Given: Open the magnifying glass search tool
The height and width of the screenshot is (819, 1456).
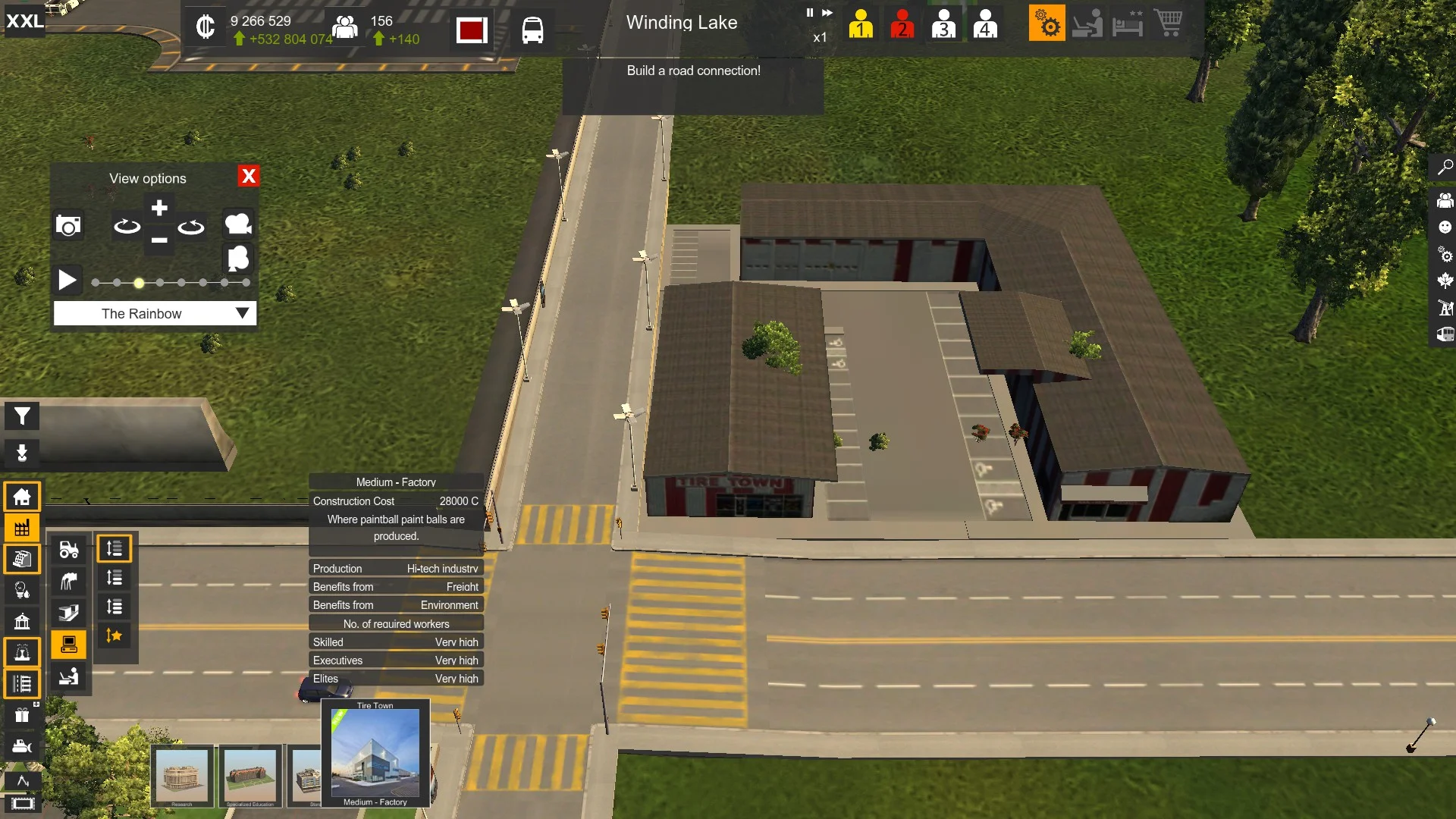Looking at the screenshot, I should tap(1445, 168).
